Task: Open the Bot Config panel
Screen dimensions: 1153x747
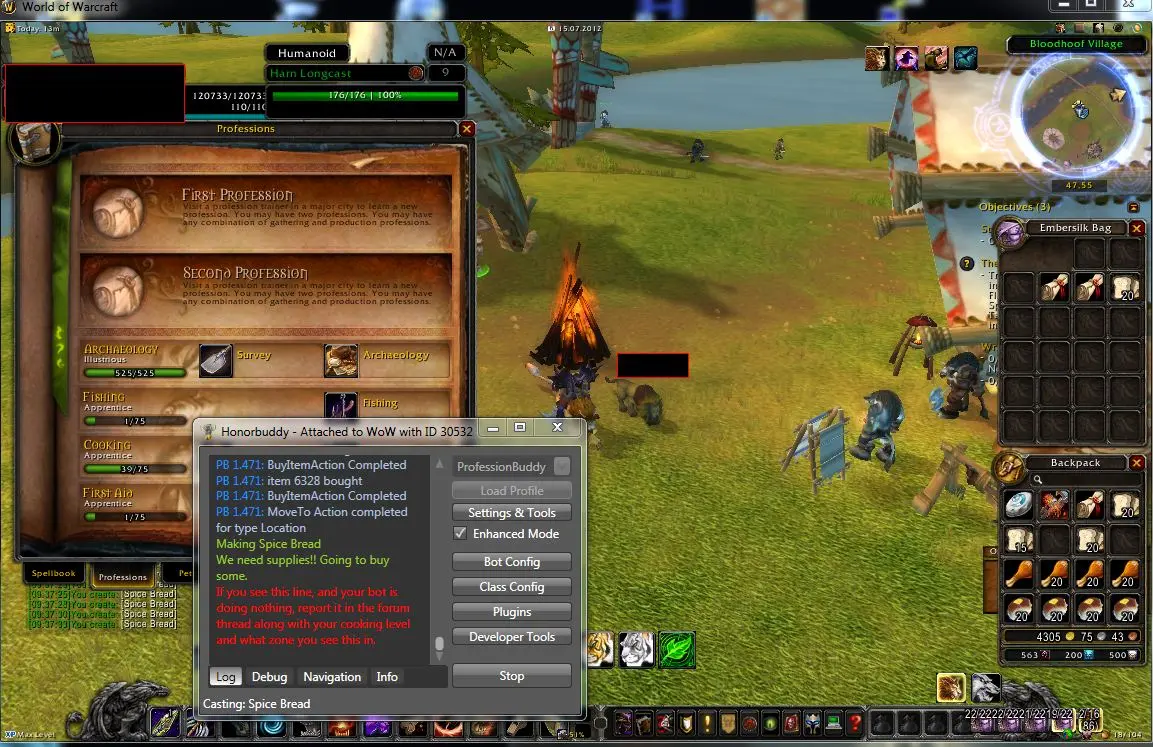Action: [x=511, y=562]
